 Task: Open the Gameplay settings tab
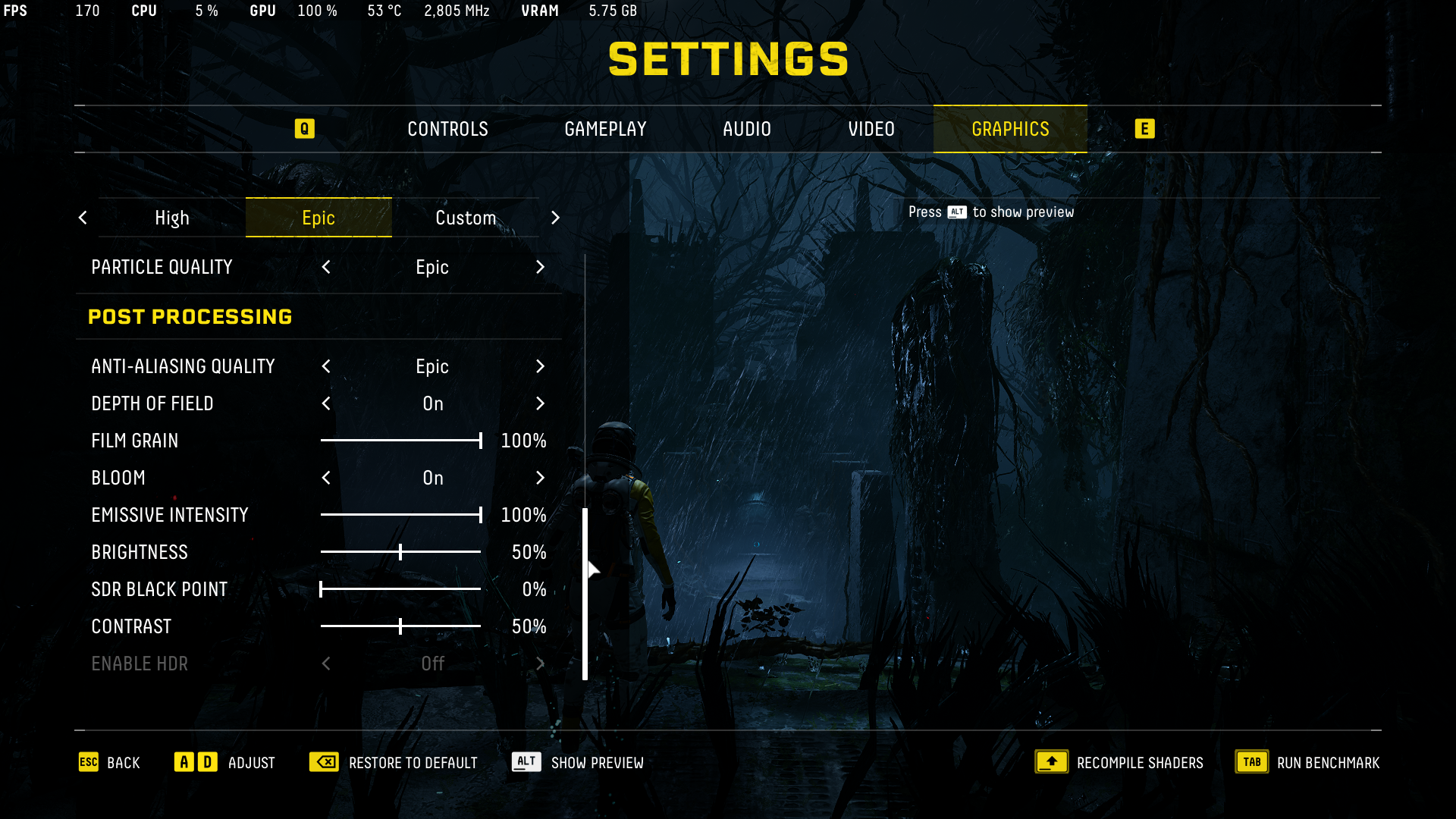[x=605, y=129]
